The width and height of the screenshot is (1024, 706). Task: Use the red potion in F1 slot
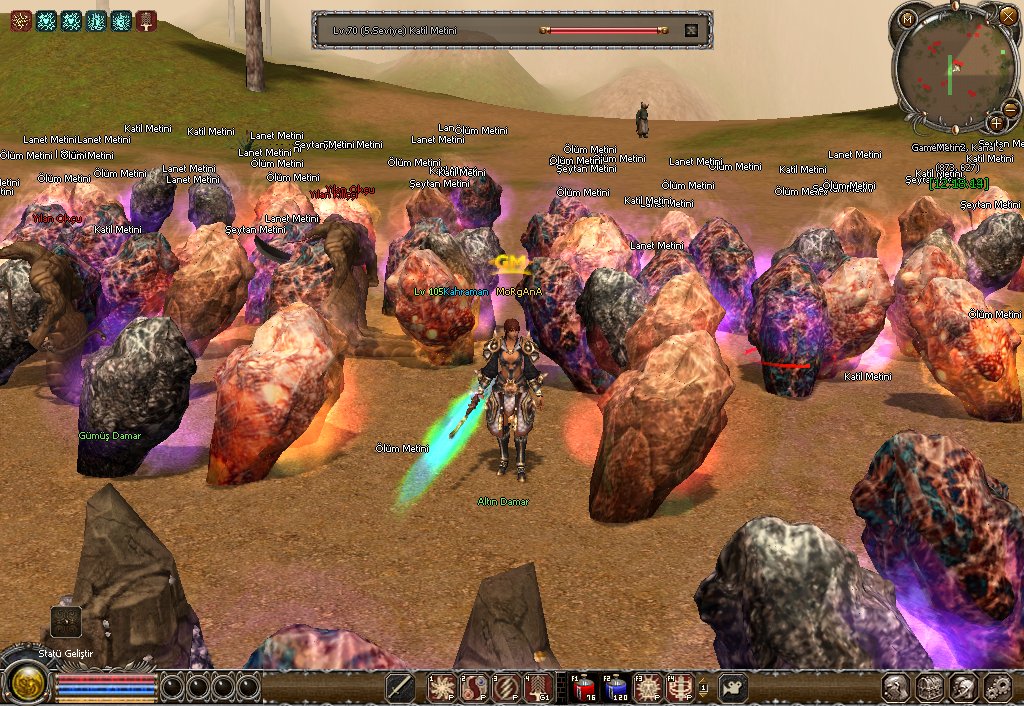tap(584, 687)
